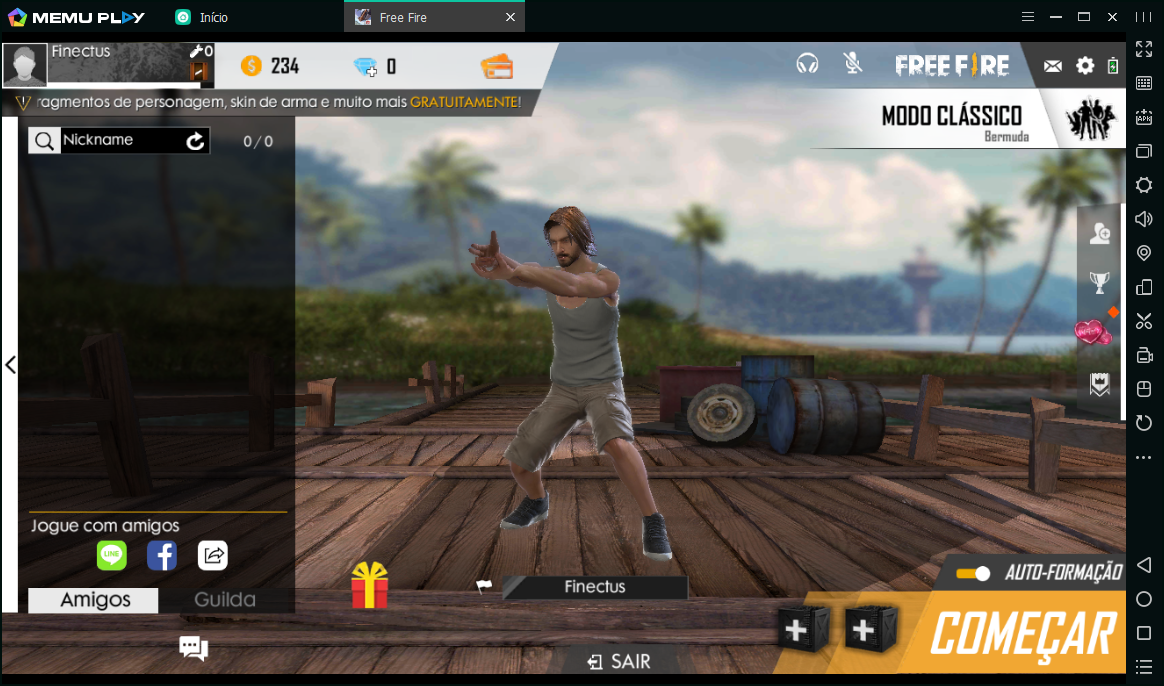Click the Nickname search field

pos(120,141)
